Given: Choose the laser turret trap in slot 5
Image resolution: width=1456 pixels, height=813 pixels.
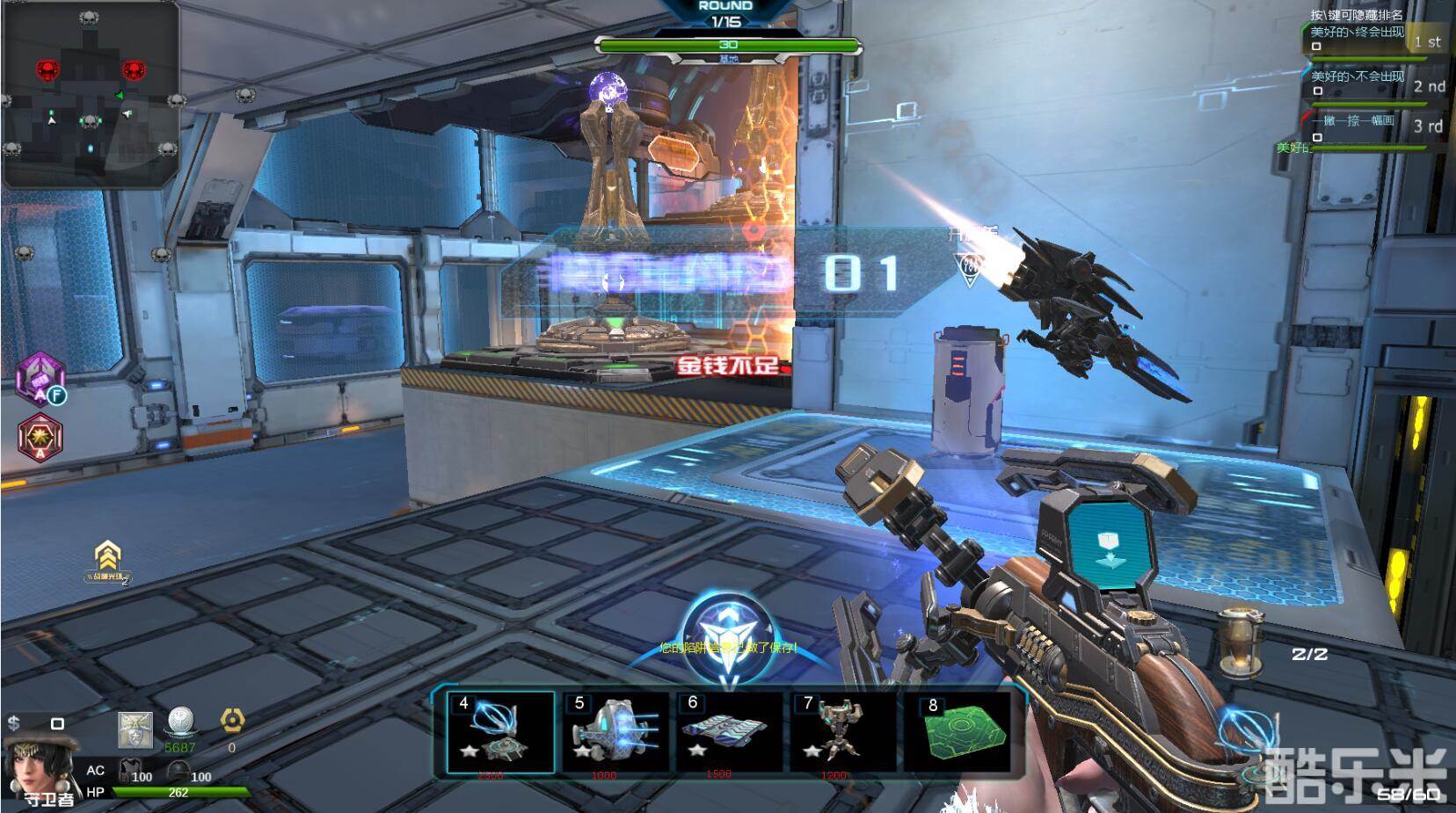Looking at the screenshot, I should (615, 732).
